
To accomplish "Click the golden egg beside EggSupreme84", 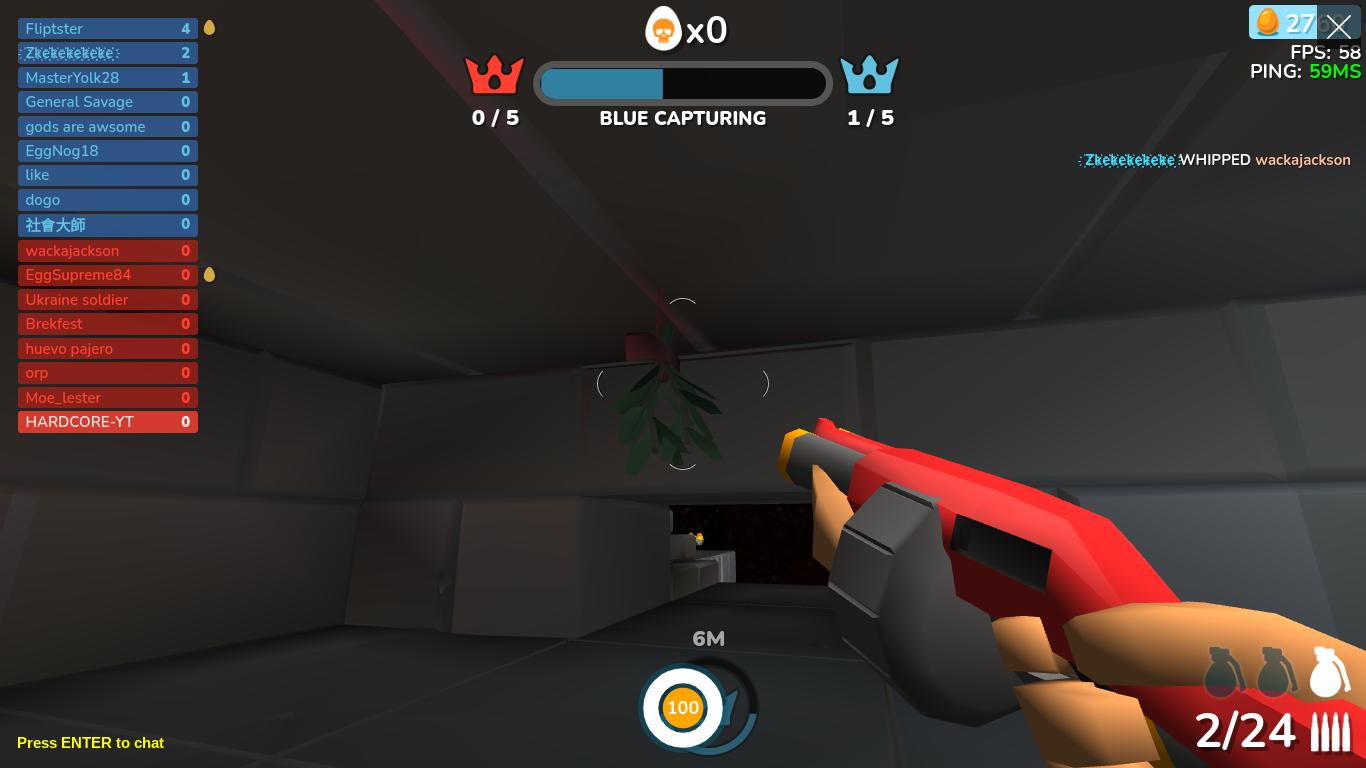I will (208, 274).
